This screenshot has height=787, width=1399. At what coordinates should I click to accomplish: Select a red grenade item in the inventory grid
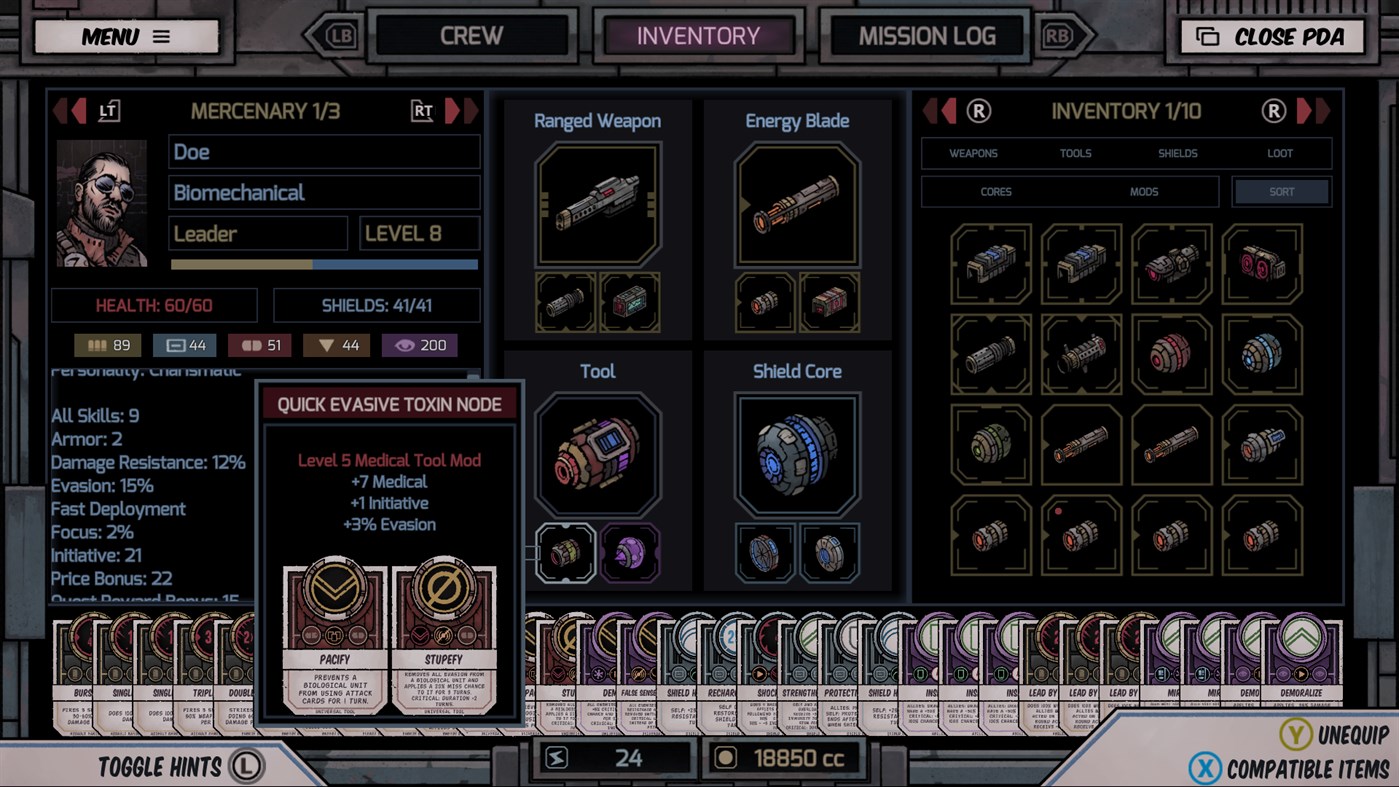(1170, 355)
